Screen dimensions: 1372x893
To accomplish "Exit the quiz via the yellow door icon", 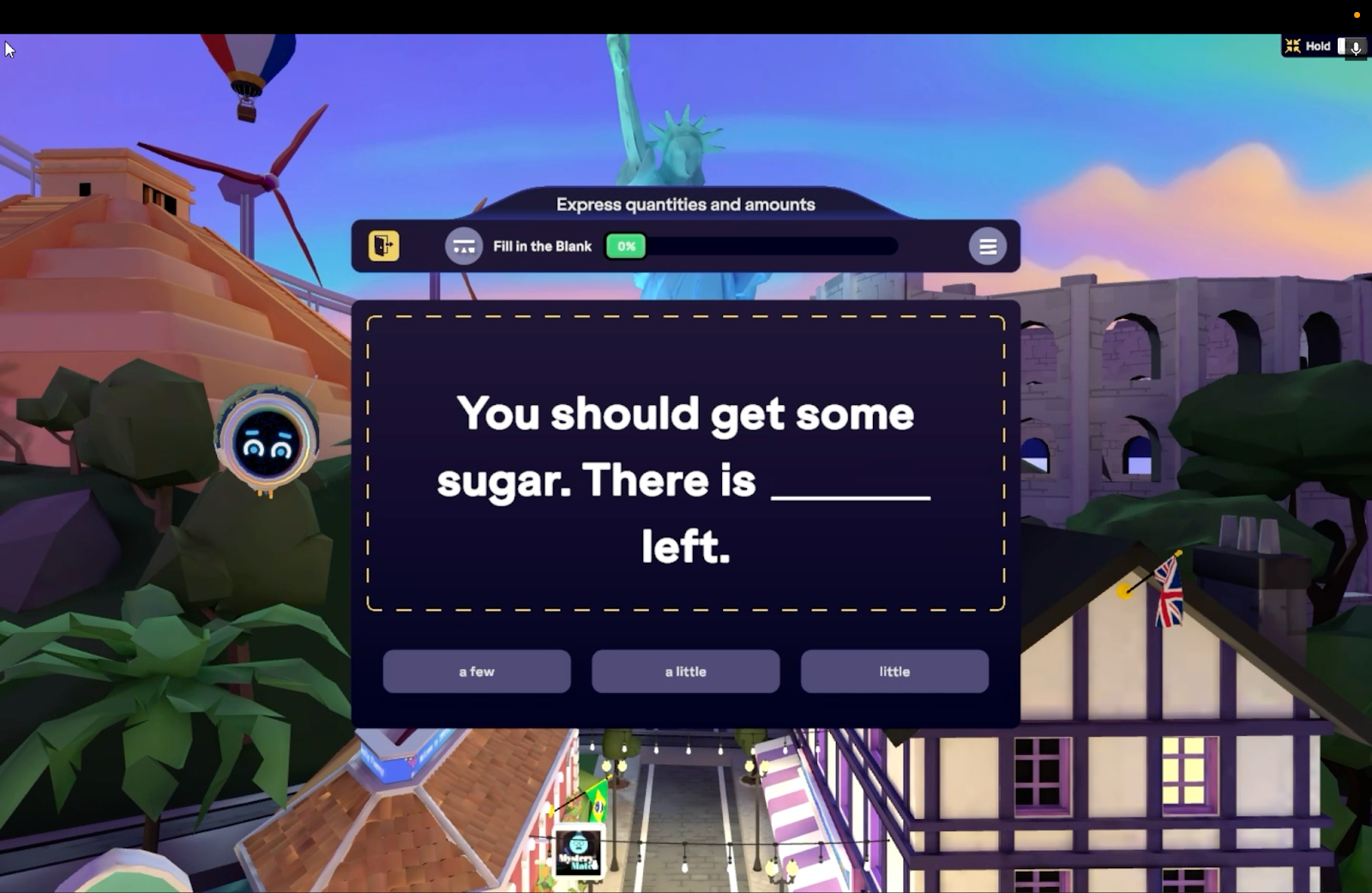I will pos(383,246).
